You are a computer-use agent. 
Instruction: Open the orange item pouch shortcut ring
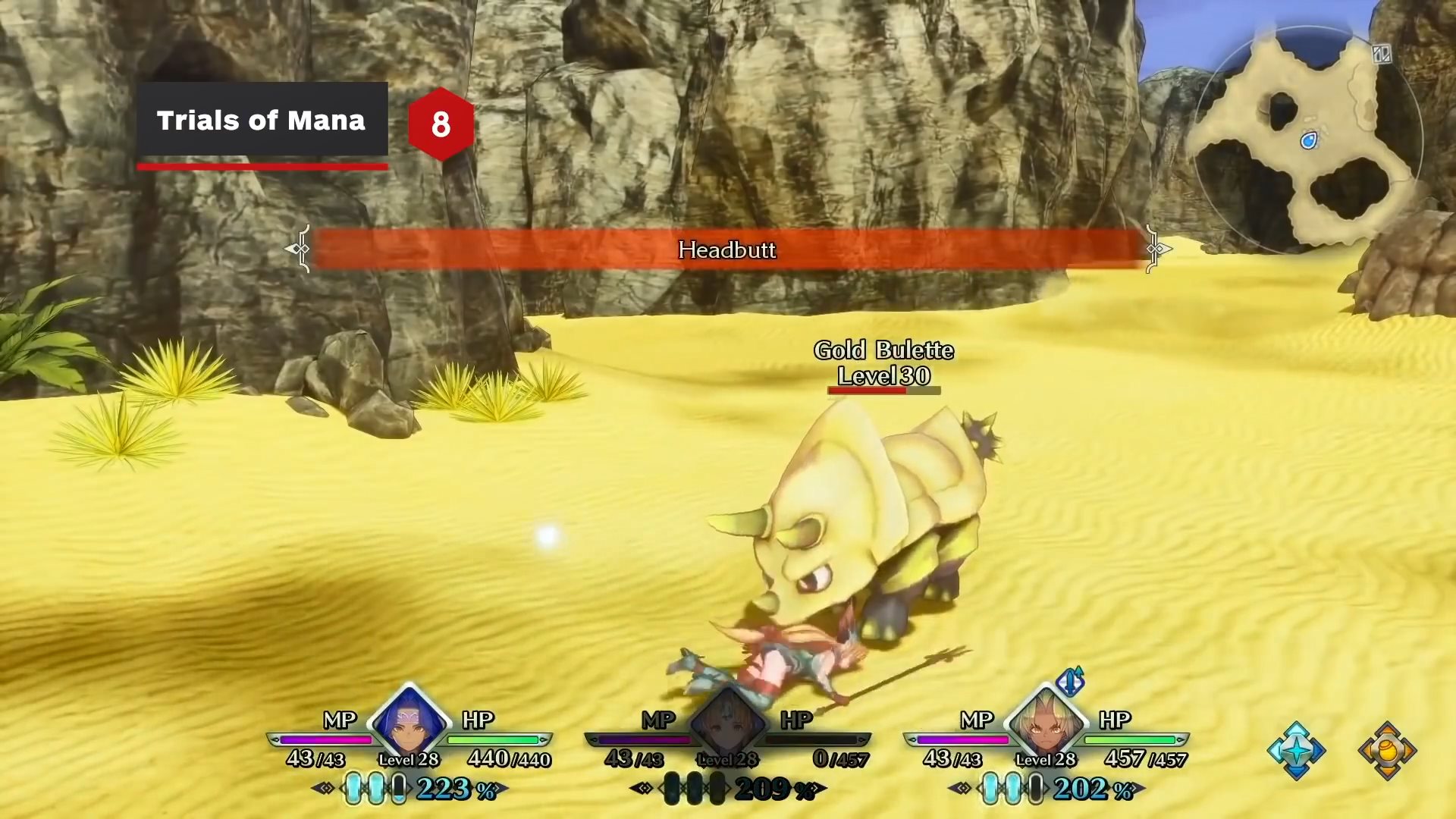click(1387, 751)
